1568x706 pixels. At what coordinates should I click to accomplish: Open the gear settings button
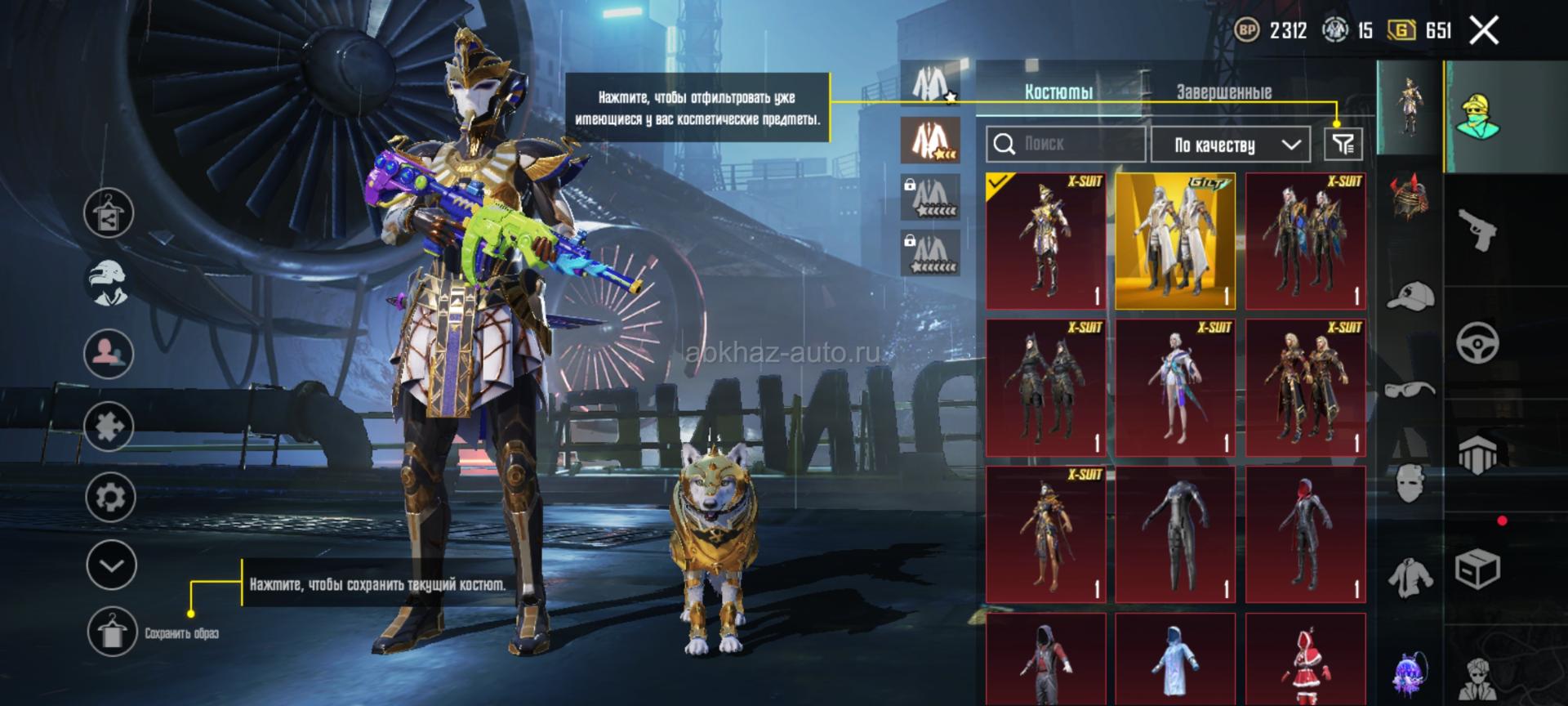[x=110, y=497]
